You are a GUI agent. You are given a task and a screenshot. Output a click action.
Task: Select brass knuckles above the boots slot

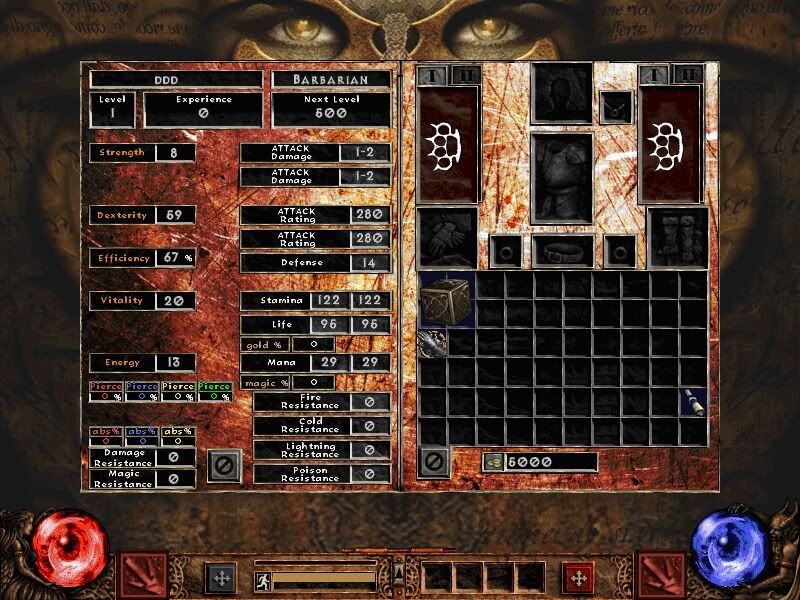point(672,145)
